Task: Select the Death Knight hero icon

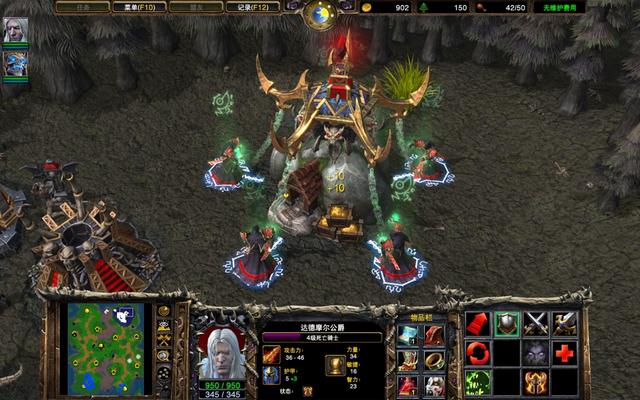Action: (16, 31)
